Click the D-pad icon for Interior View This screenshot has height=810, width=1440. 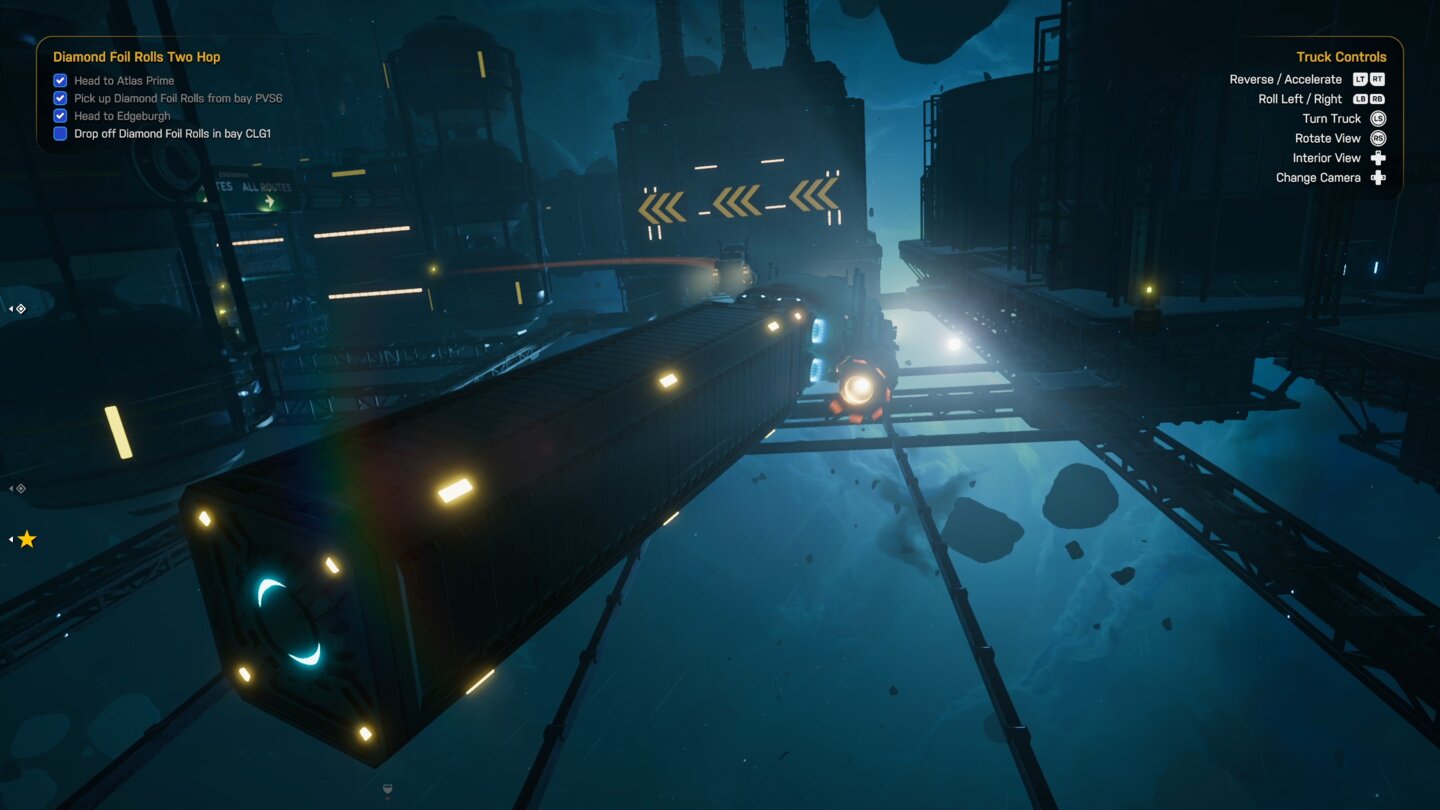coord(1378,157)
